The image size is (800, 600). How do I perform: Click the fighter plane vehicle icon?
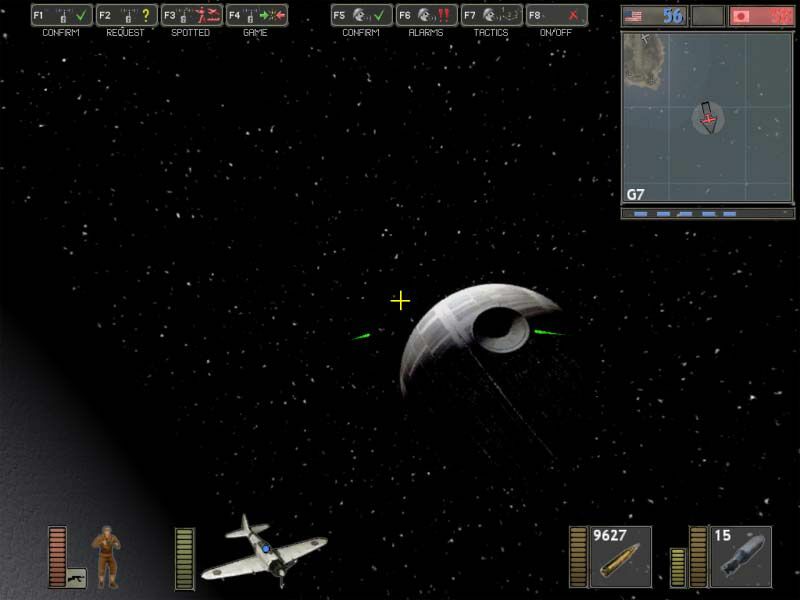(x=264, y=551)
